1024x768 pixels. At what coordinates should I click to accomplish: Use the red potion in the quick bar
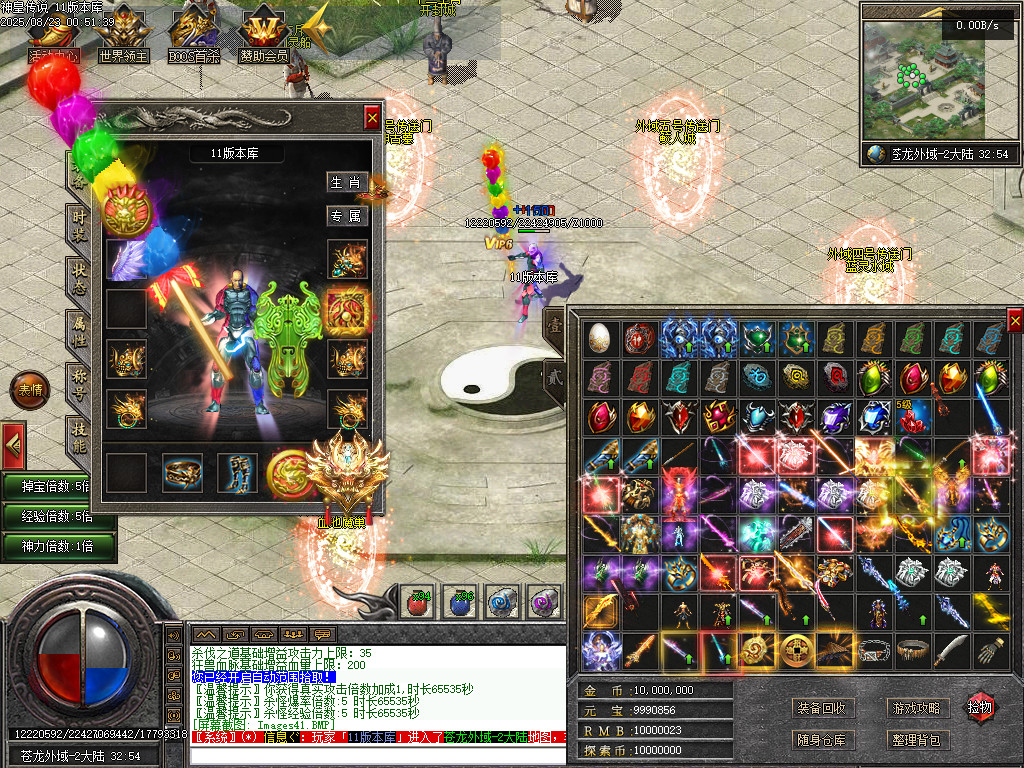(417, 603)
